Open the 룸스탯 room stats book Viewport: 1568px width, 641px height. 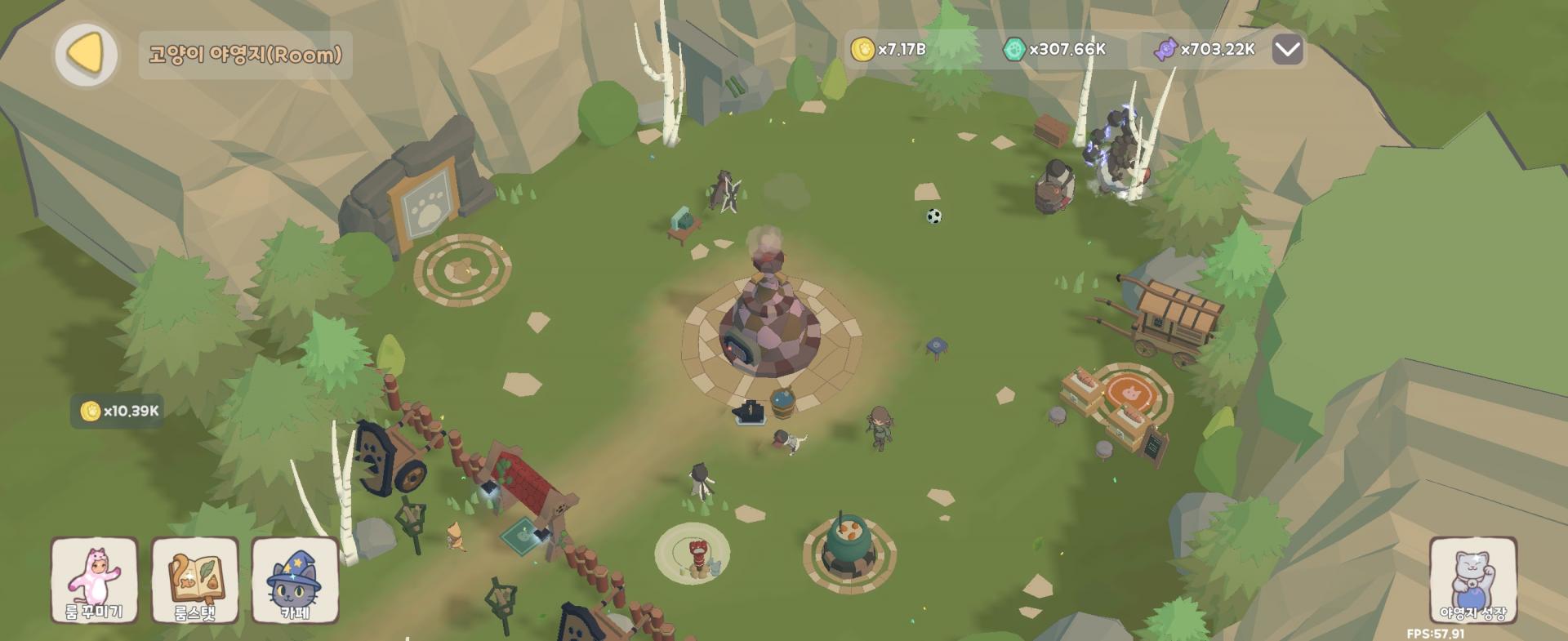pyautogui.click(x=195, y=580)
